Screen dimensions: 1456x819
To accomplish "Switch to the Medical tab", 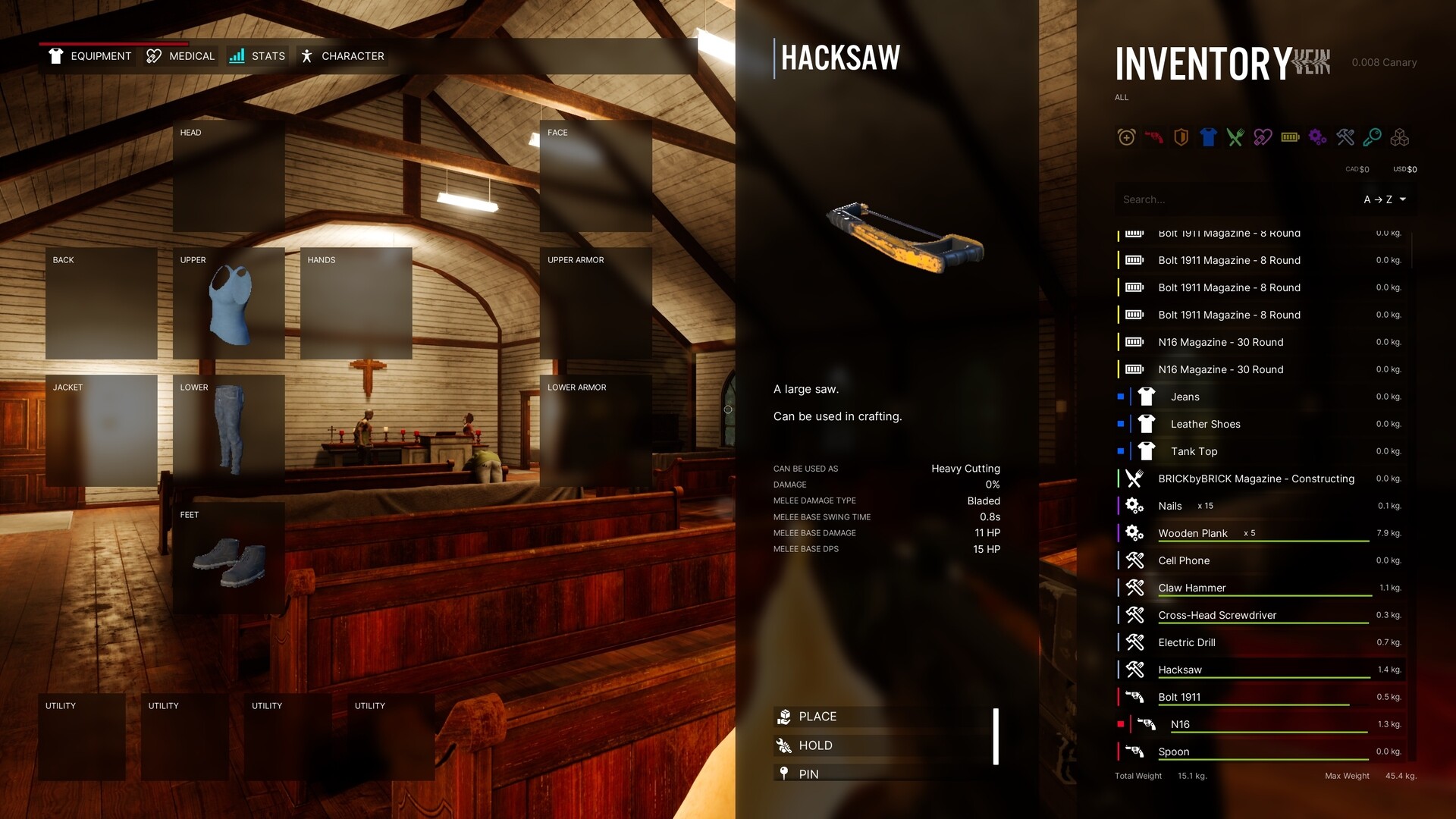I will [x=180, y=55].
